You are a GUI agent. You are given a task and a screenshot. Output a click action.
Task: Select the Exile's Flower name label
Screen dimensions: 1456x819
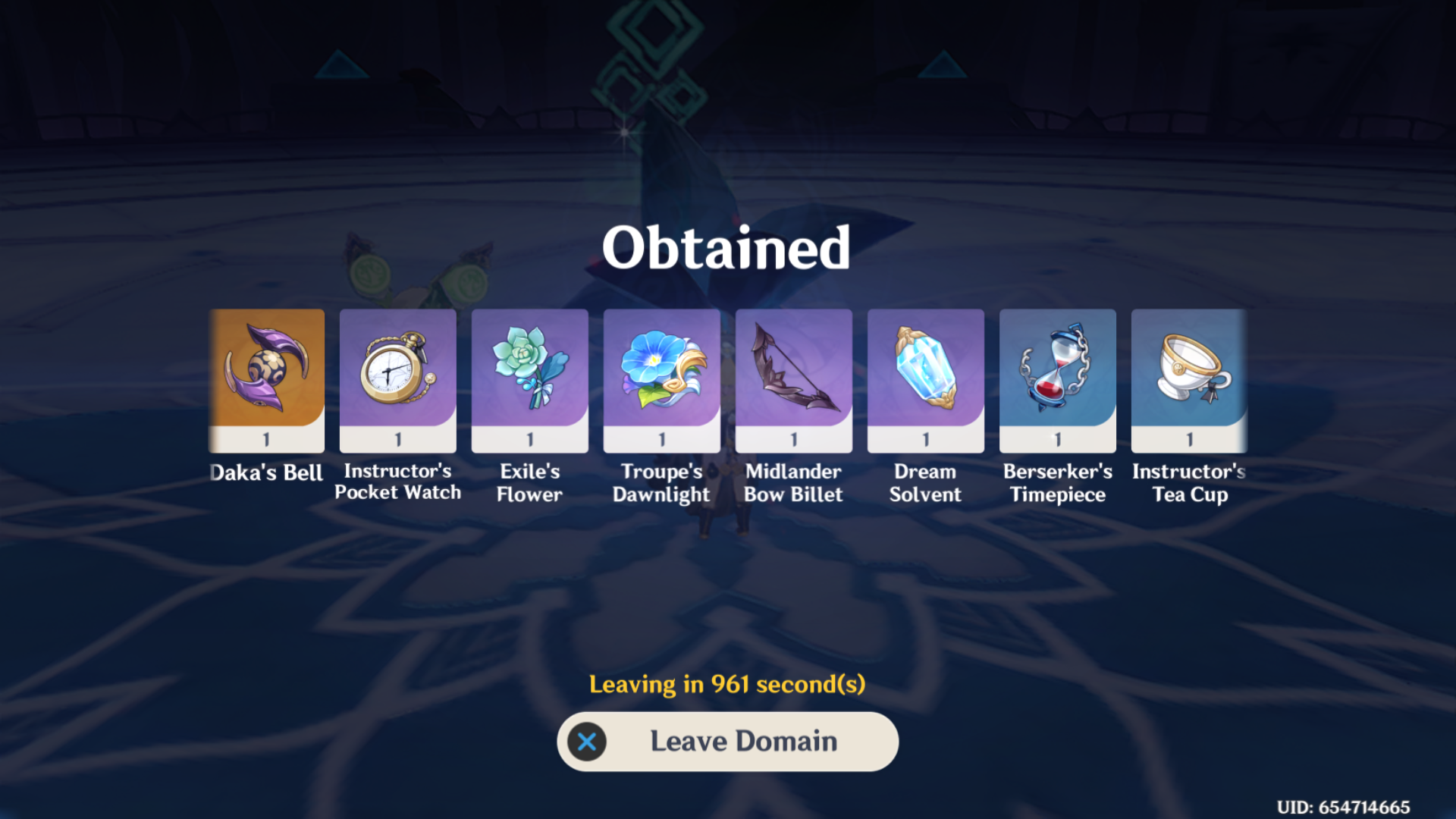tap(529, 483)
